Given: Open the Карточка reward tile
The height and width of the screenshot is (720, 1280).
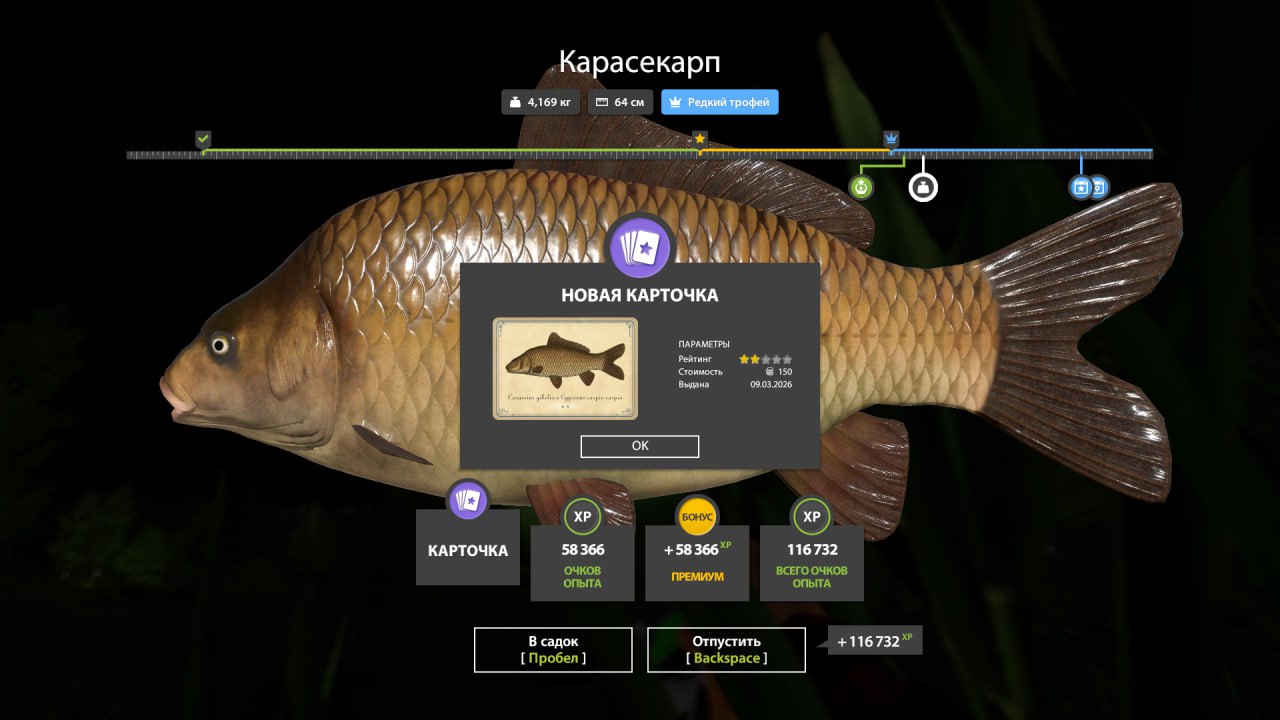Looking at the screenshot, I should click(x=468, y=548).
